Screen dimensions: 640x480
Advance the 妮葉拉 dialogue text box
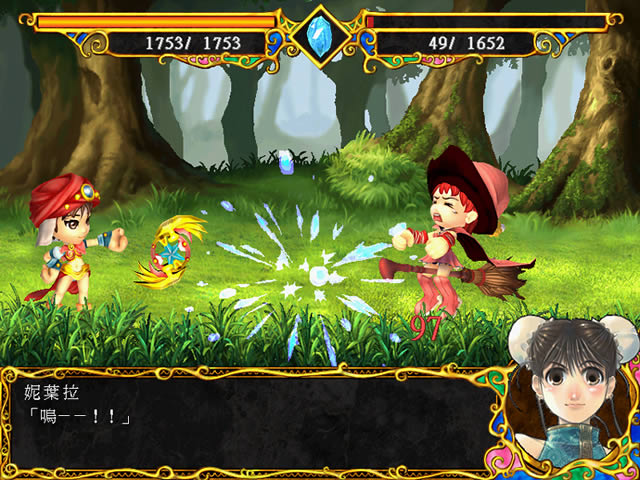[x=250, y=420]
